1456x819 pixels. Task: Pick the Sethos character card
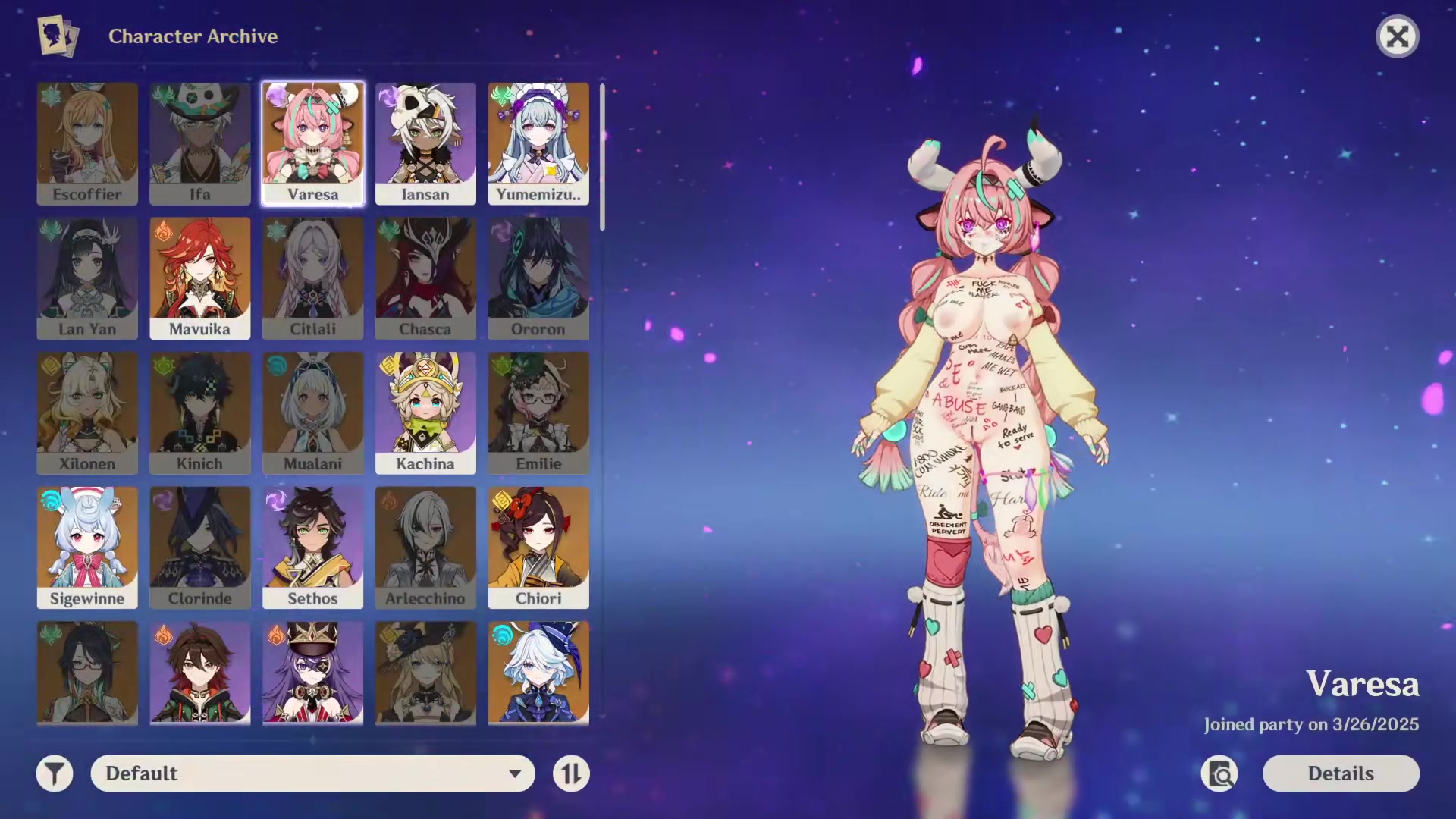click(x=312, y=548)
